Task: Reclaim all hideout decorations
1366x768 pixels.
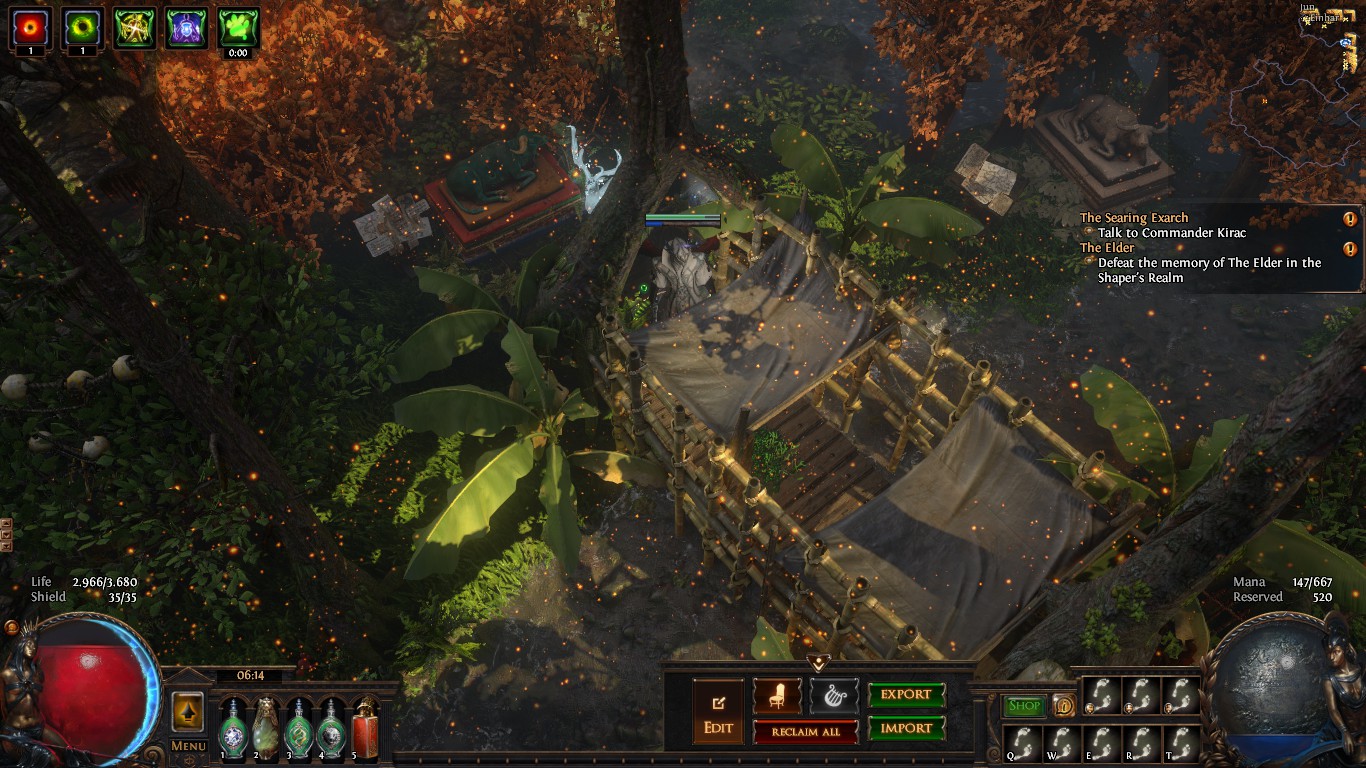Action: (805, 732)
